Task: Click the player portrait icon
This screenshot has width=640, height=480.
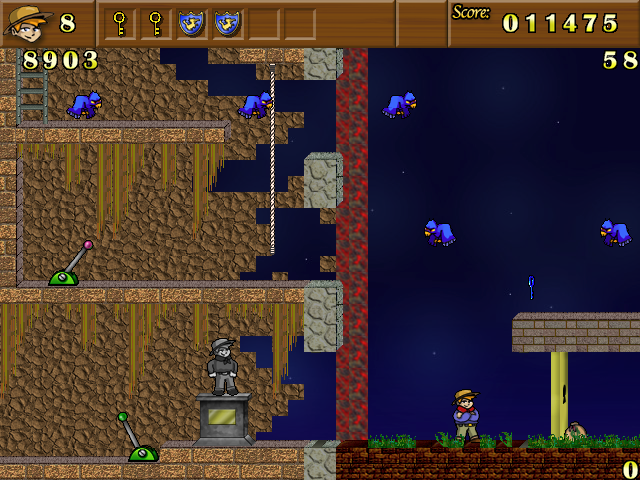Action: pyautogui.click(x=27, y=23)
